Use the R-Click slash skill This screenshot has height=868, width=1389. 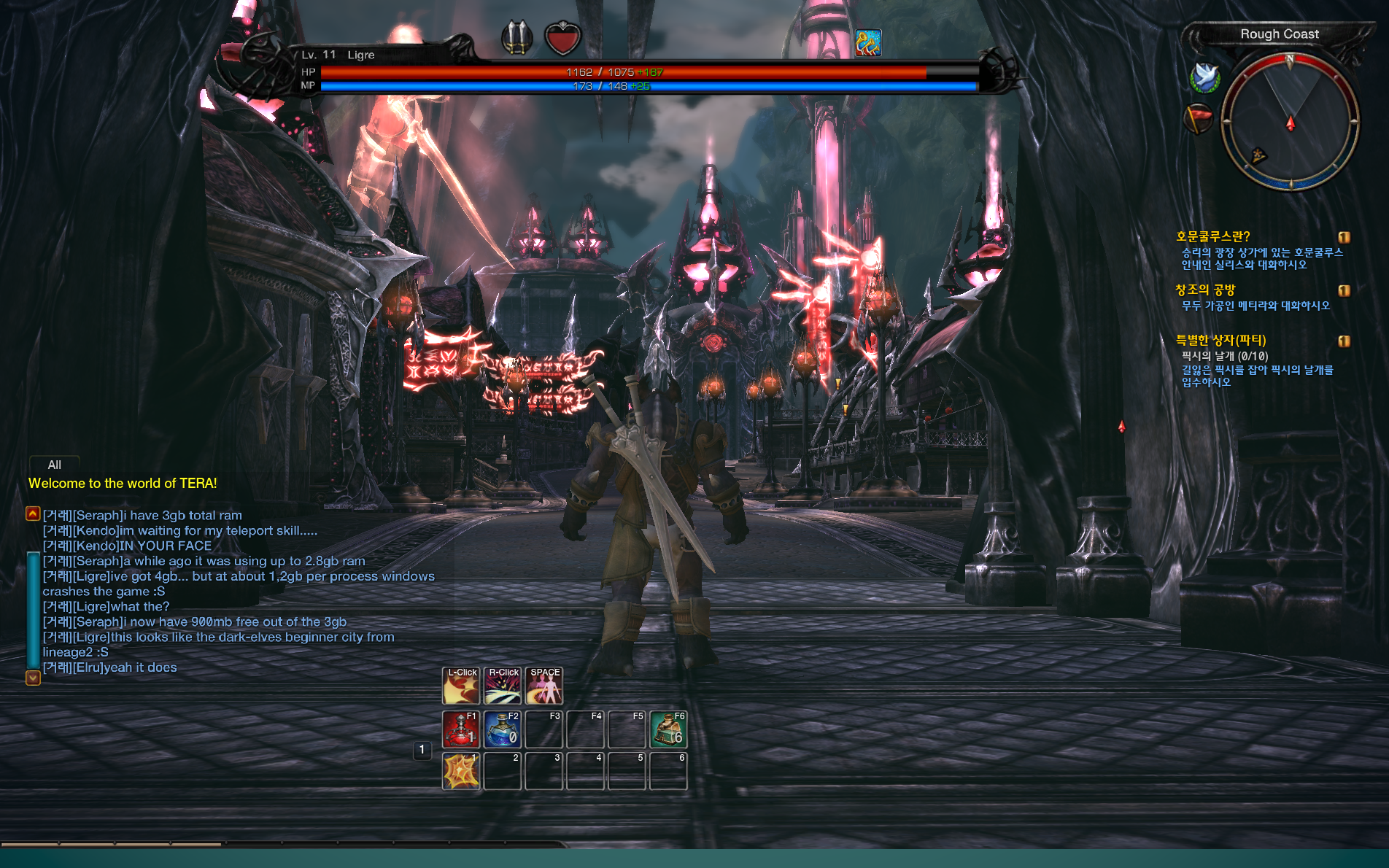point(503,686)
